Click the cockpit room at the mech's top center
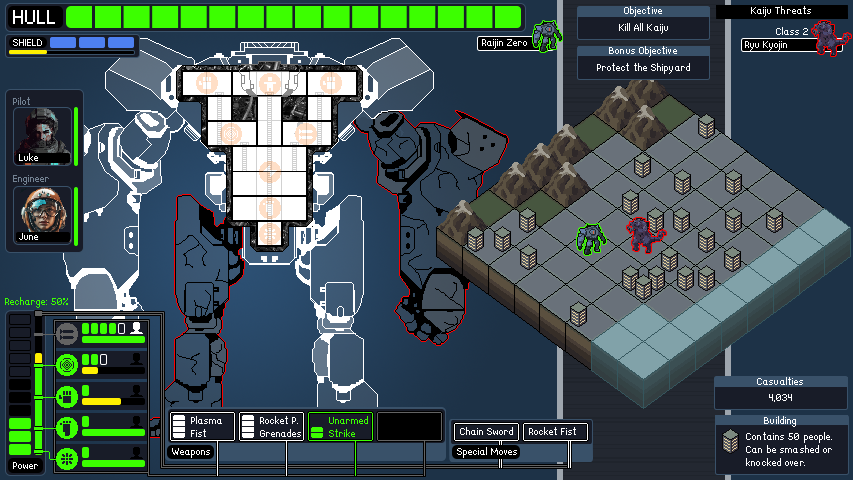Viewport: 853px width, 480px height. 268,82
